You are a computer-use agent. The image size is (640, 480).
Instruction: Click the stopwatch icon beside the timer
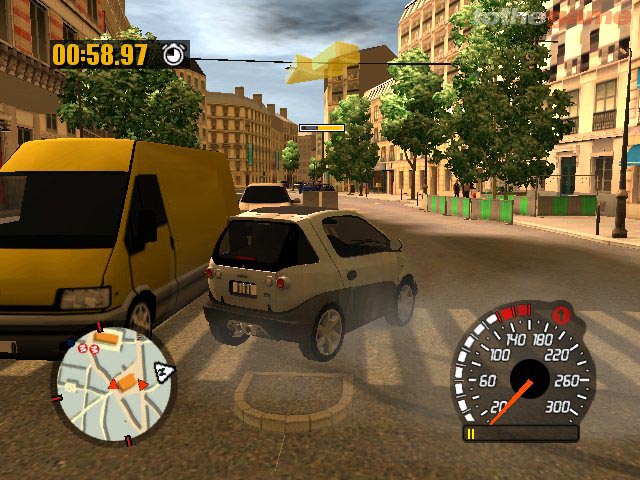pos(174,54)
